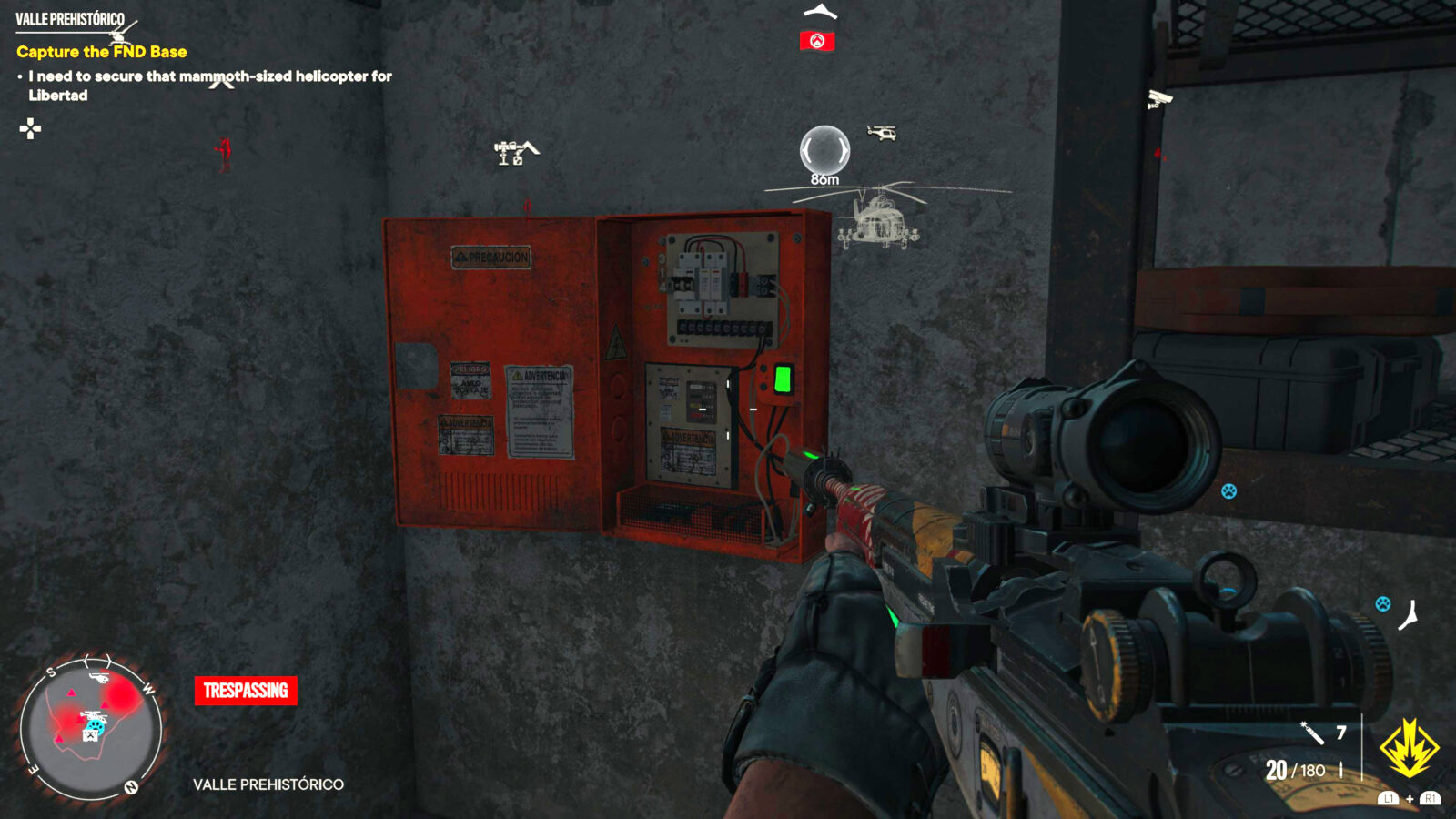The height and width of the screenshot is (819, 1456).
Task: Select the d-pad icon under the objective
Action: [30, 128]
